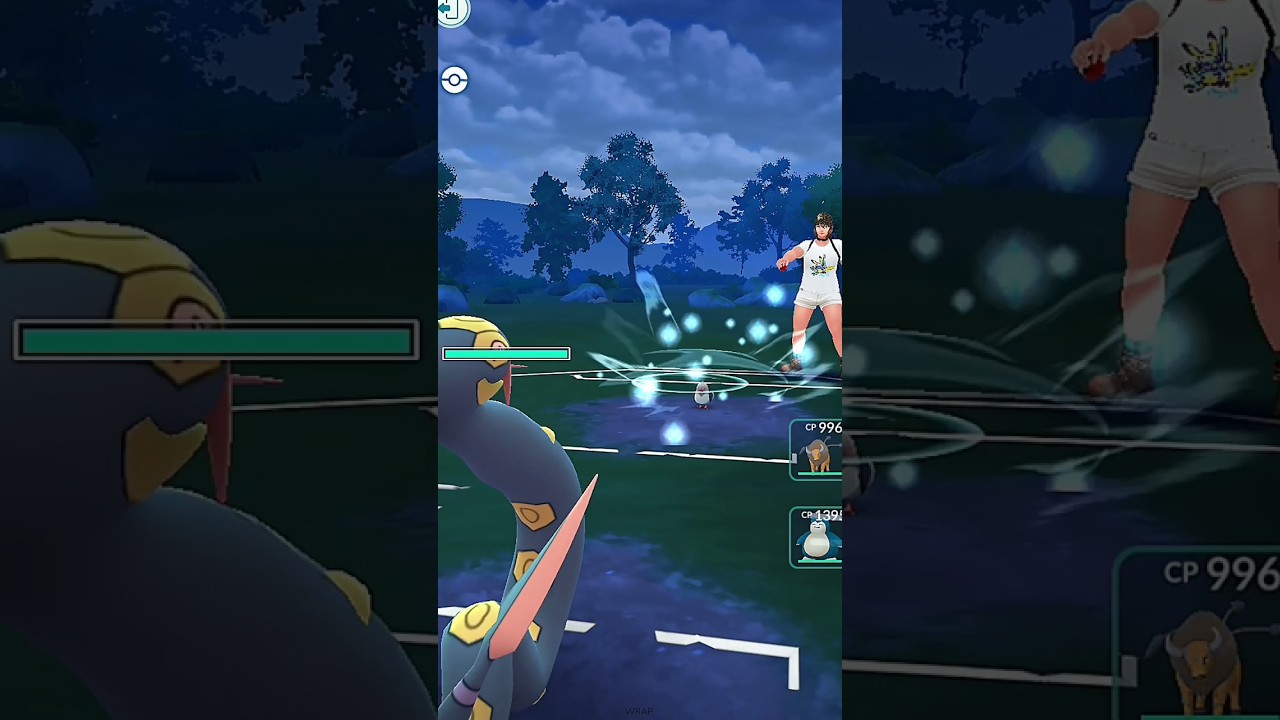This screenshot has height=720, width=1280.
Task: Tap the green HP strip under Tauros
Action: point(818,473)
